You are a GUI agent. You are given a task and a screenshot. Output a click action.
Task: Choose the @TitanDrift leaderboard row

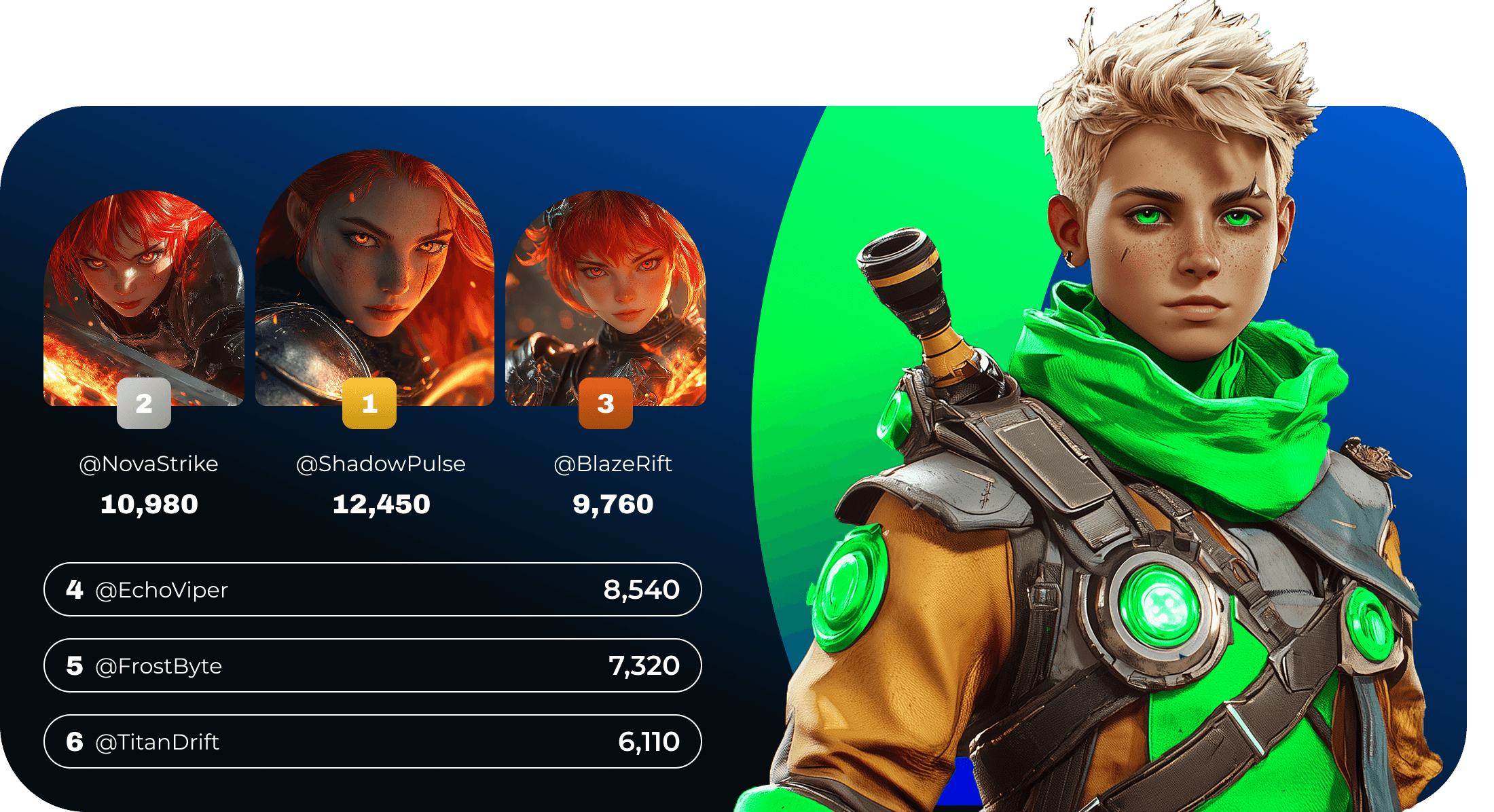pyautogui.click(x=372, y=741)
